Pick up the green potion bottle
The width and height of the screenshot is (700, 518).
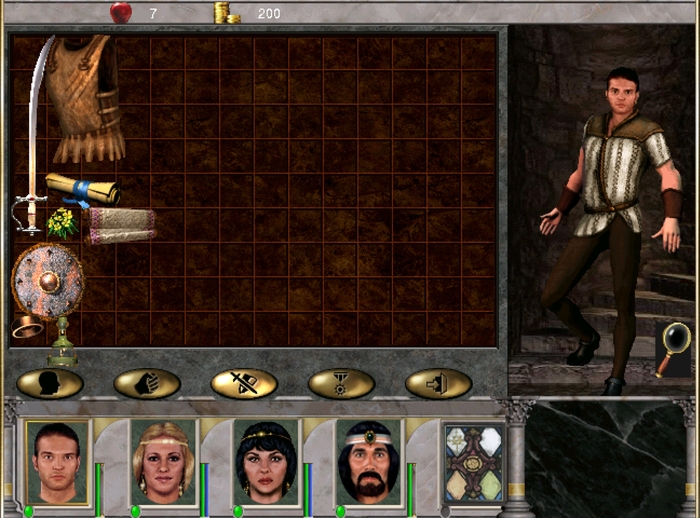[x=62, y=343]
